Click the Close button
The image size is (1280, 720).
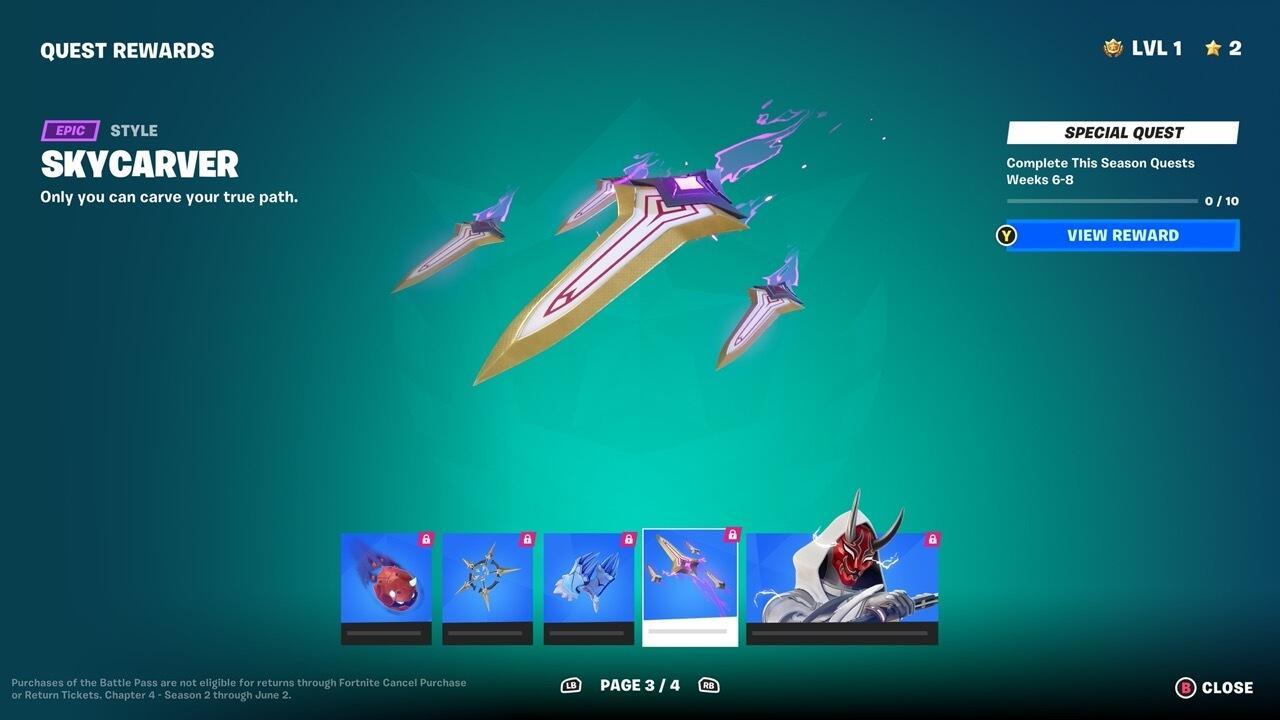tap(1222, 687)
